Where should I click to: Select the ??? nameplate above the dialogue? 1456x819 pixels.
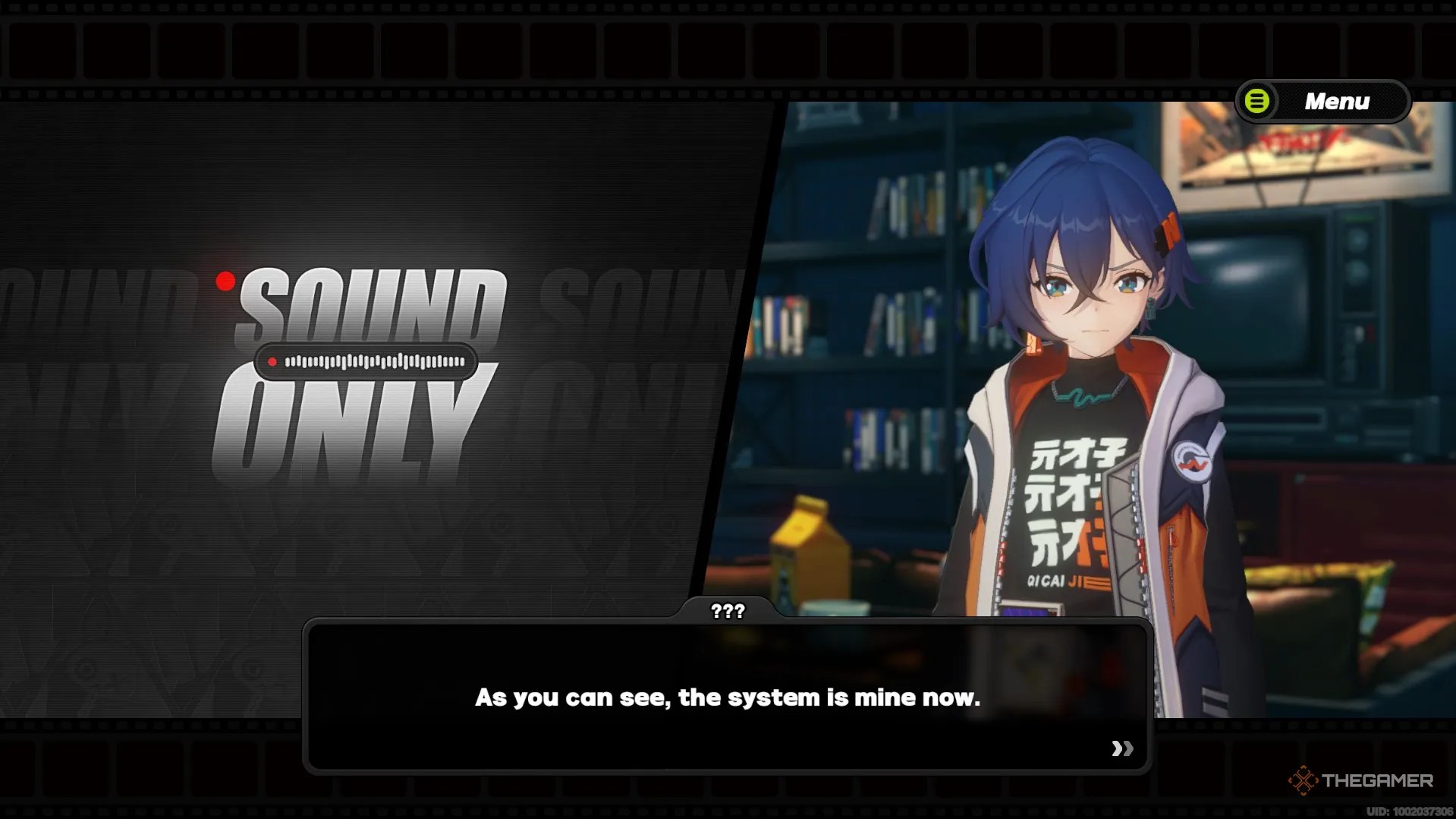tap(727, 610)
